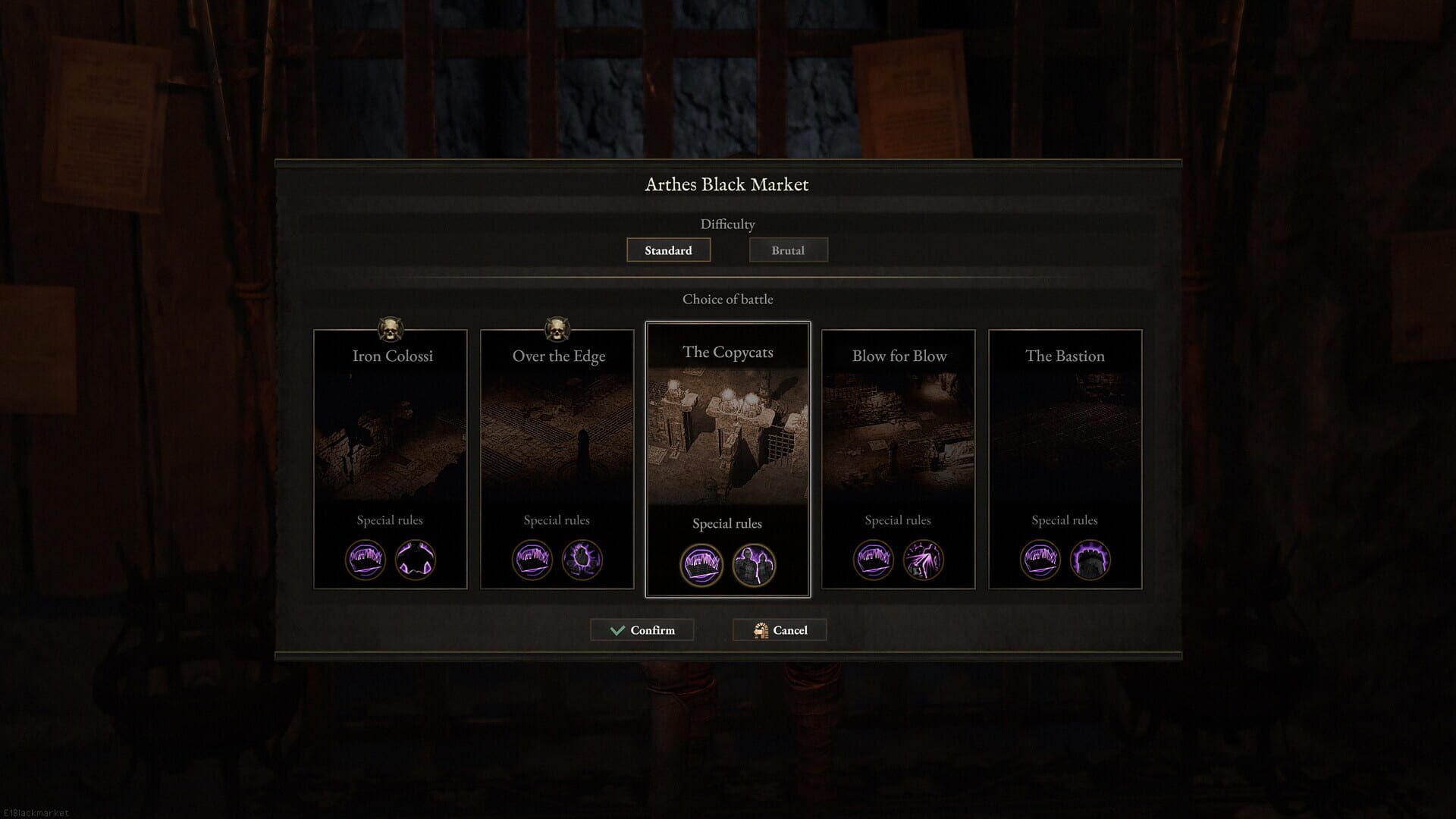Click the first special rule icon under Iron Colossi
Image resolution: width=1456 pixels, height=819 pixels.
pos(366,559)
